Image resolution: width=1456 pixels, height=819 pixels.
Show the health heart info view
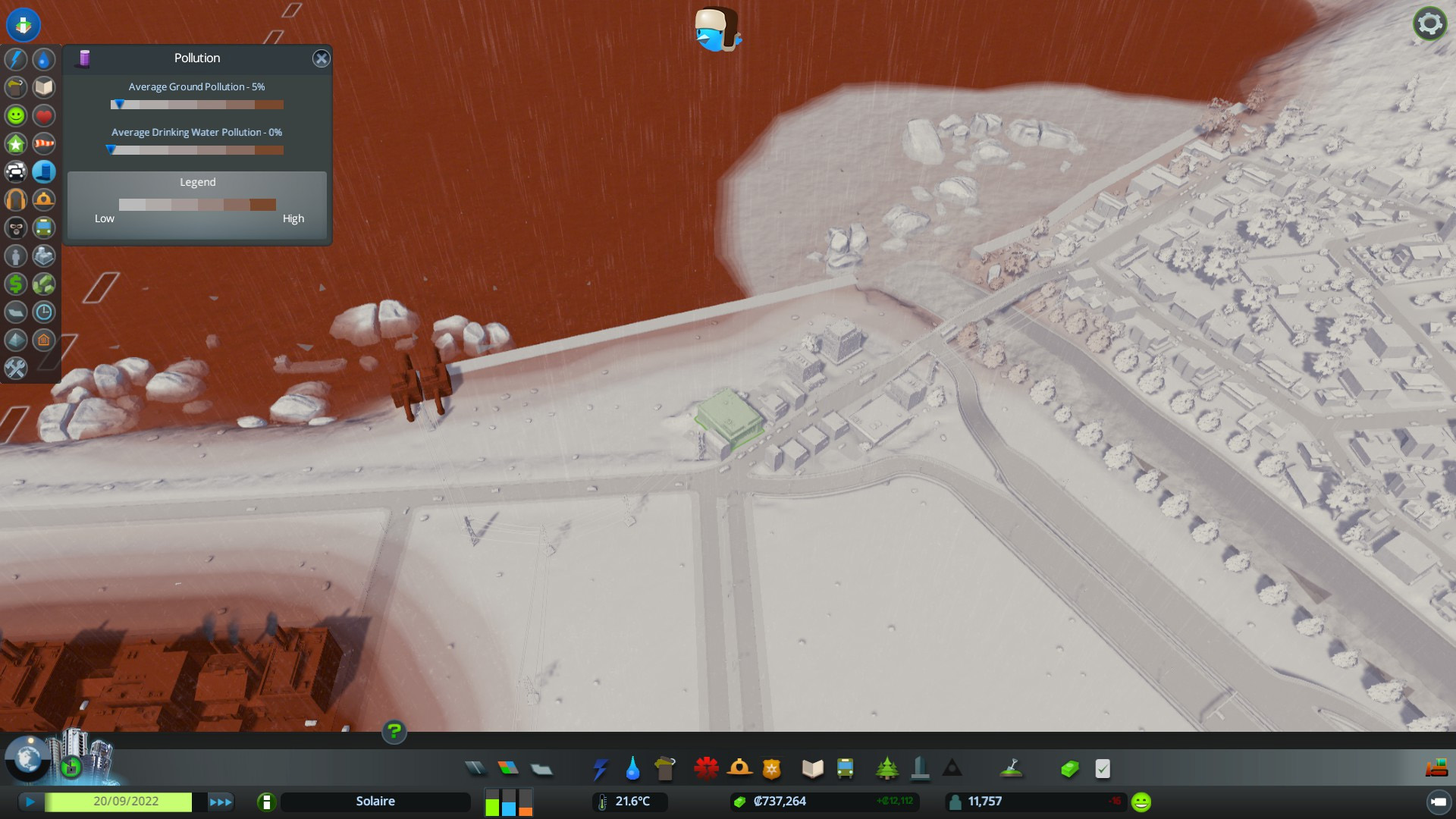44,115
